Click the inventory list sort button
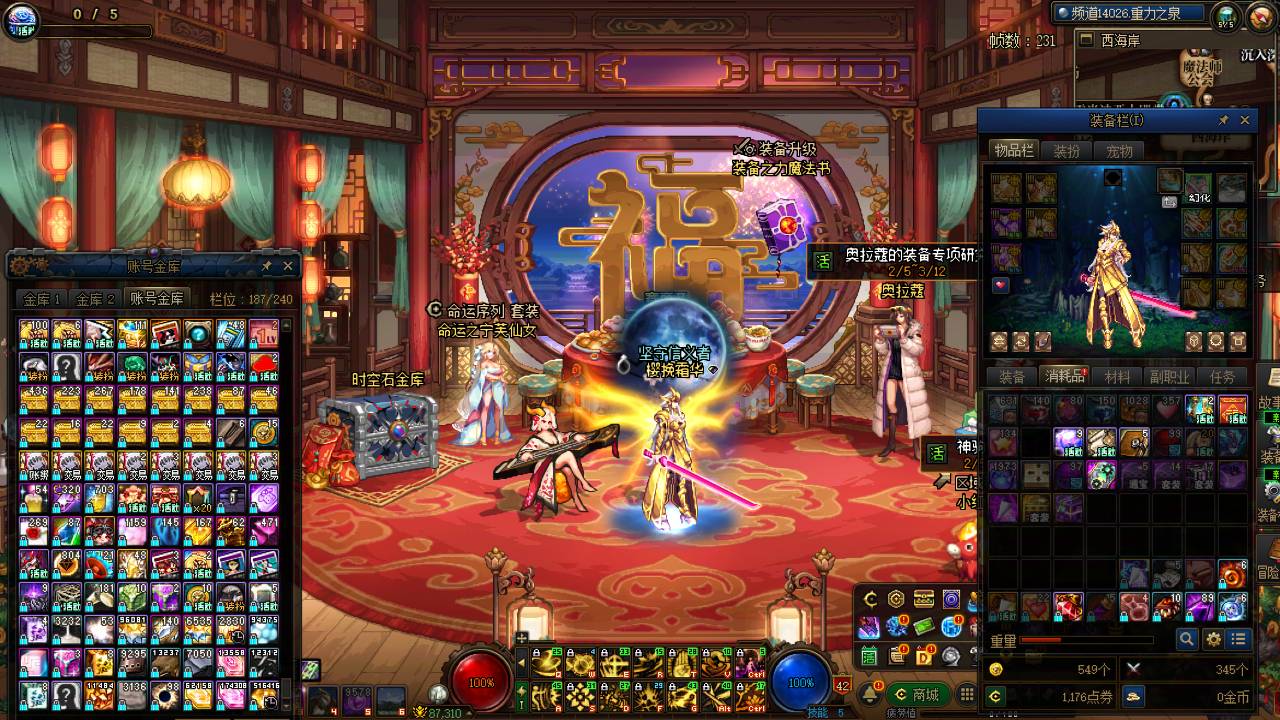The width and height of the screenshot is (1280, 720). [1239, 639]
